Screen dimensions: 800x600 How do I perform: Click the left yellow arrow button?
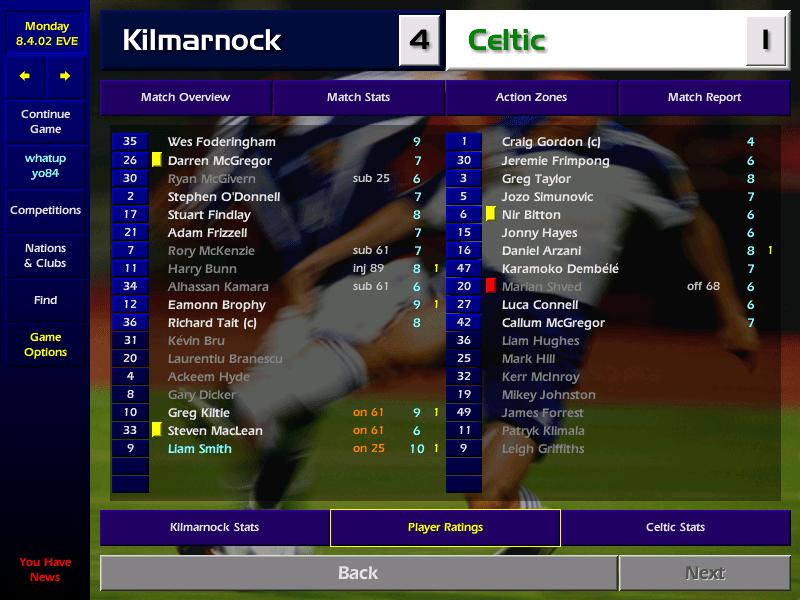click(25, 76)
